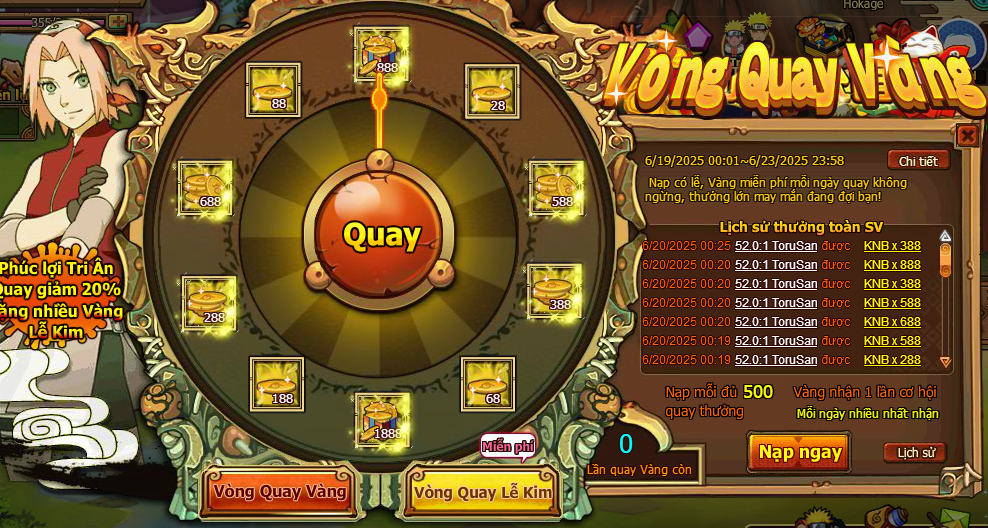Close the Vòng Quay Vàng window
This screenshot has height=528, width=988.
pos(967,135)
